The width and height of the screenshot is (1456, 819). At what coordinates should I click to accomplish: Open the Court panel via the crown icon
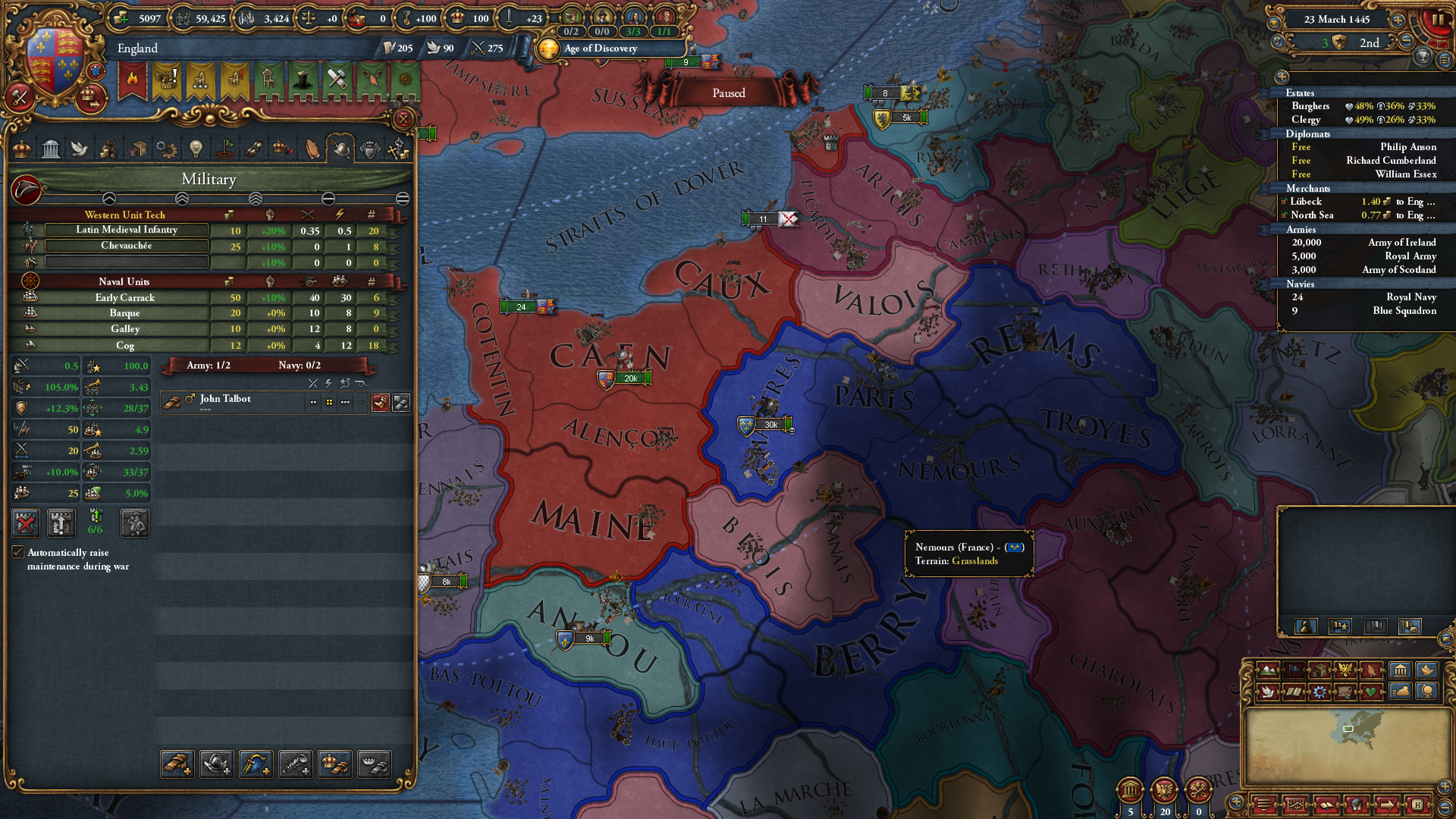21,149
